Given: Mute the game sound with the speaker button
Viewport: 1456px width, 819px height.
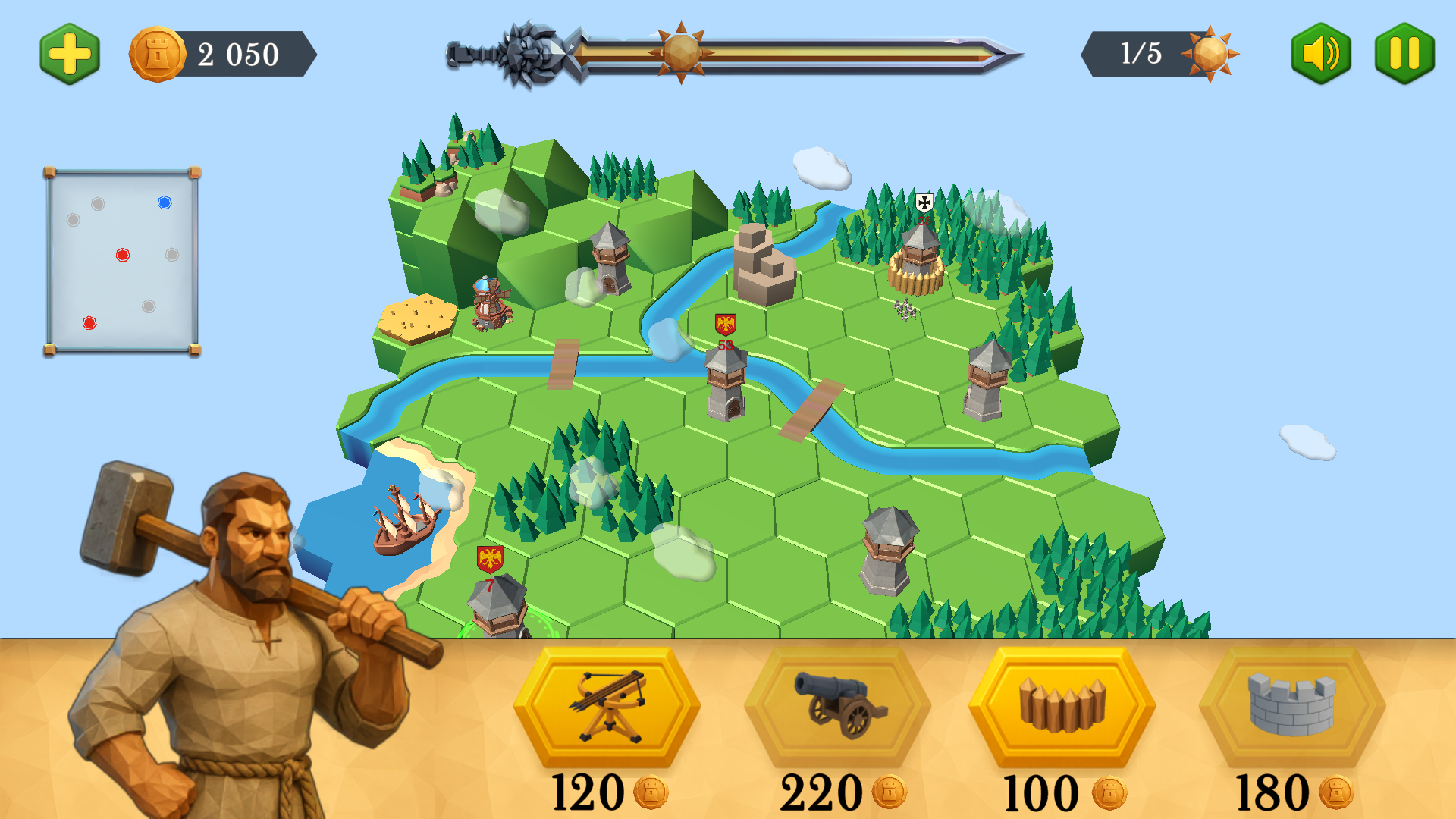Looking at the screenshot, I should point(1320,54).
